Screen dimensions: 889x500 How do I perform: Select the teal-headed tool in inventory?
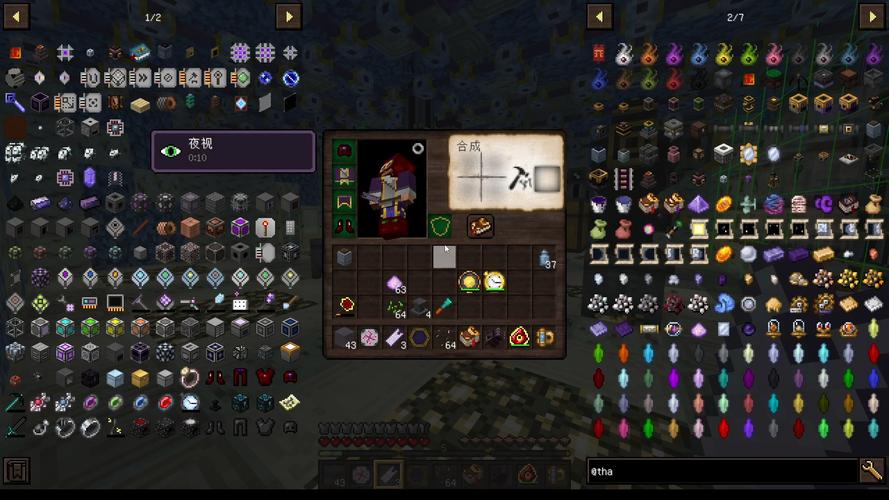point(444,307)
